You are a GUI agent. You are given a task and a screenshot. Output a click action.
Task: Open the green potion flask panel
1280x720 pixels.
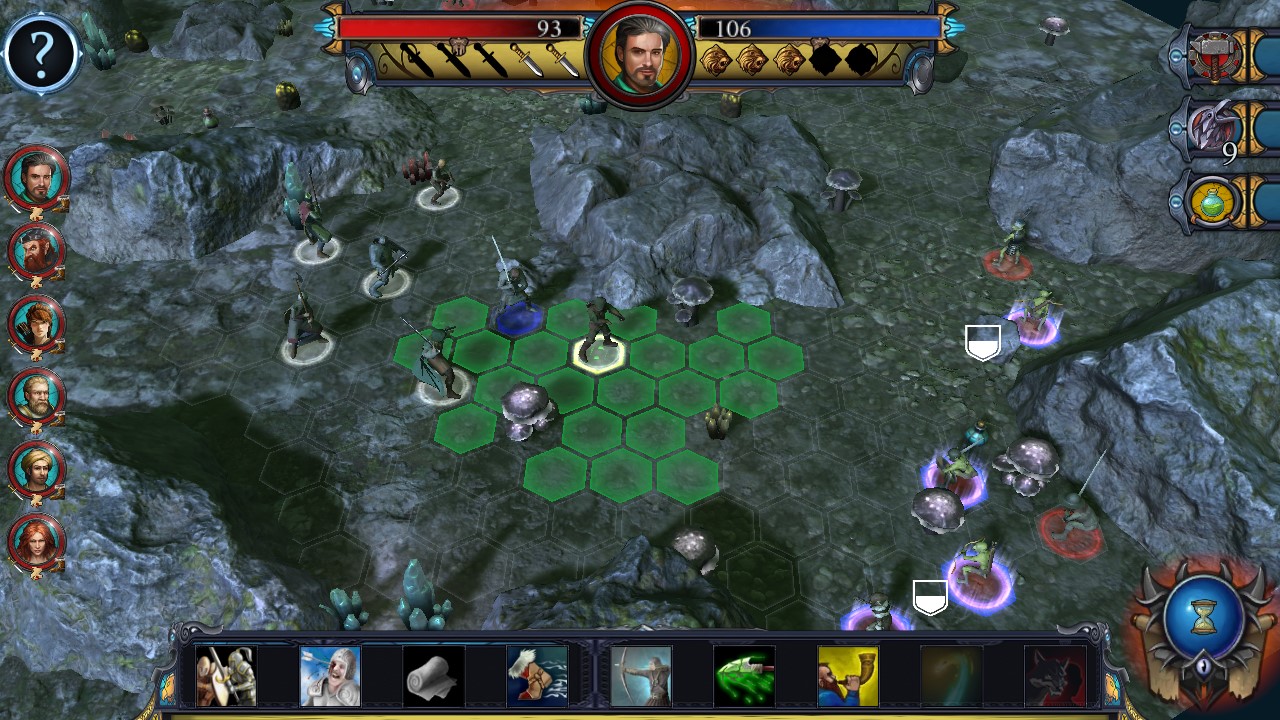(x=1213, y=200)
